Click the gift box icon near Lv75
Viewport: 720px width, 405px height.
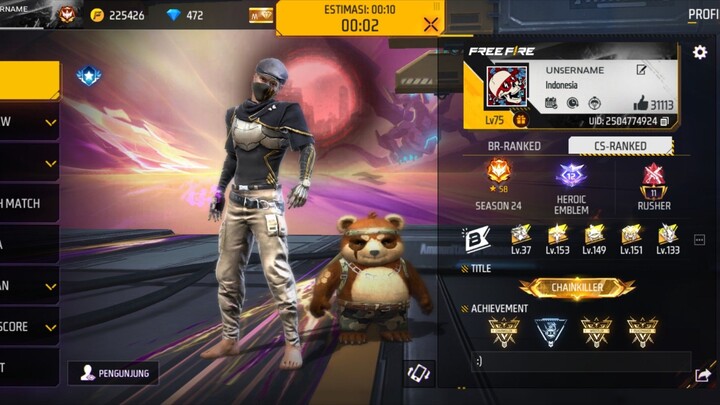pos(521,120)
